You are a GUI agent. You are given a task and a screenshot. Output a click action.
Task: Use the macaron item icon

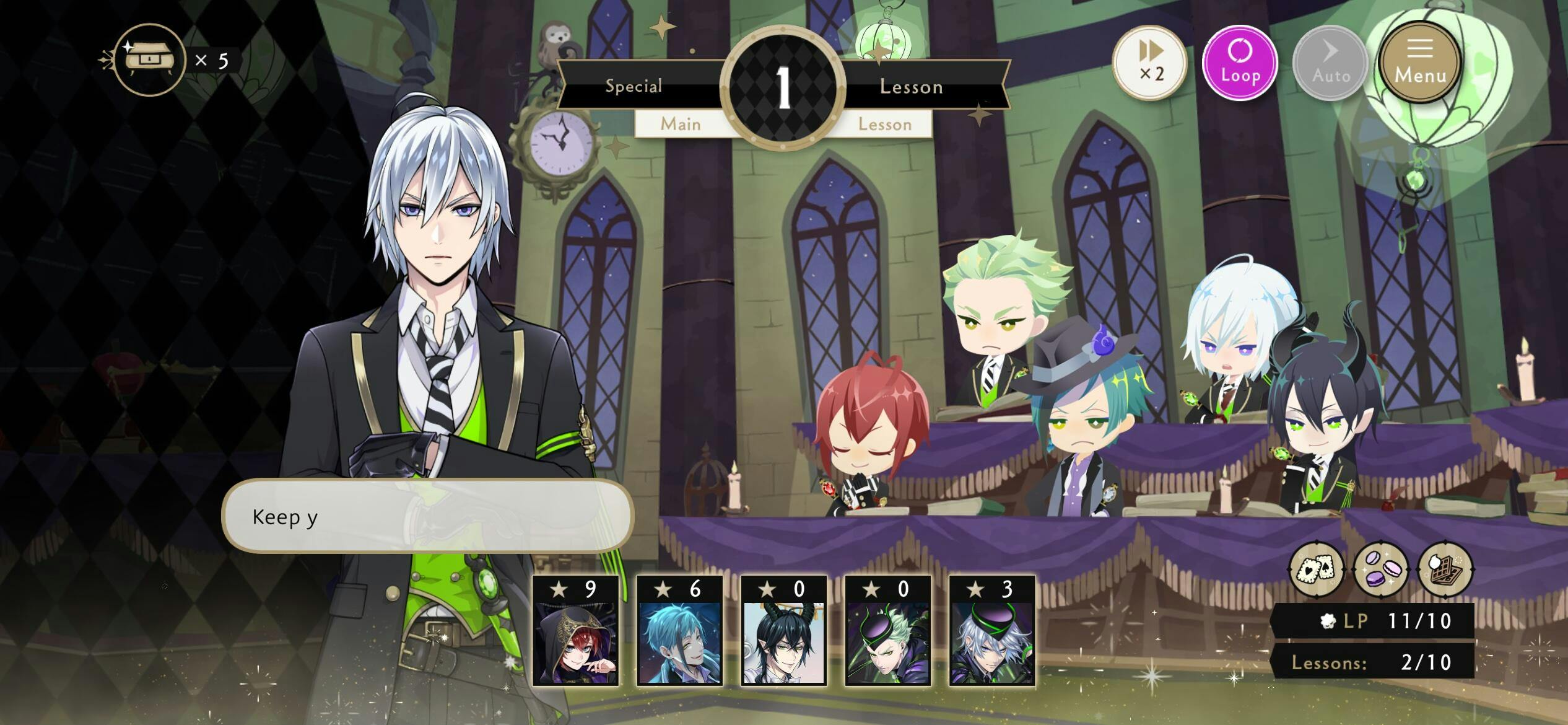tap(1382, 569)
